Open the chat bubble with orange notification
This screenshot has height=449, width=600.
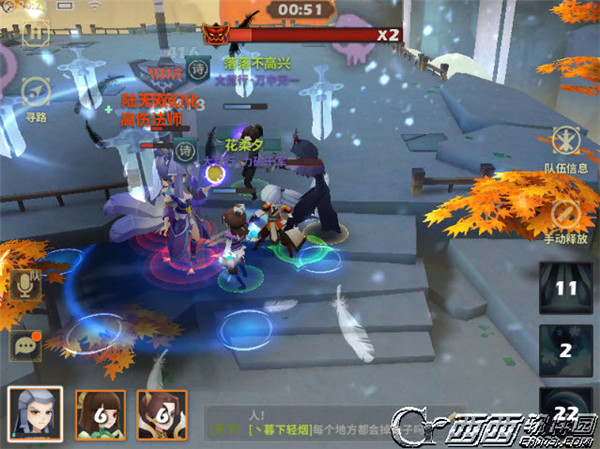click(24, 346)
